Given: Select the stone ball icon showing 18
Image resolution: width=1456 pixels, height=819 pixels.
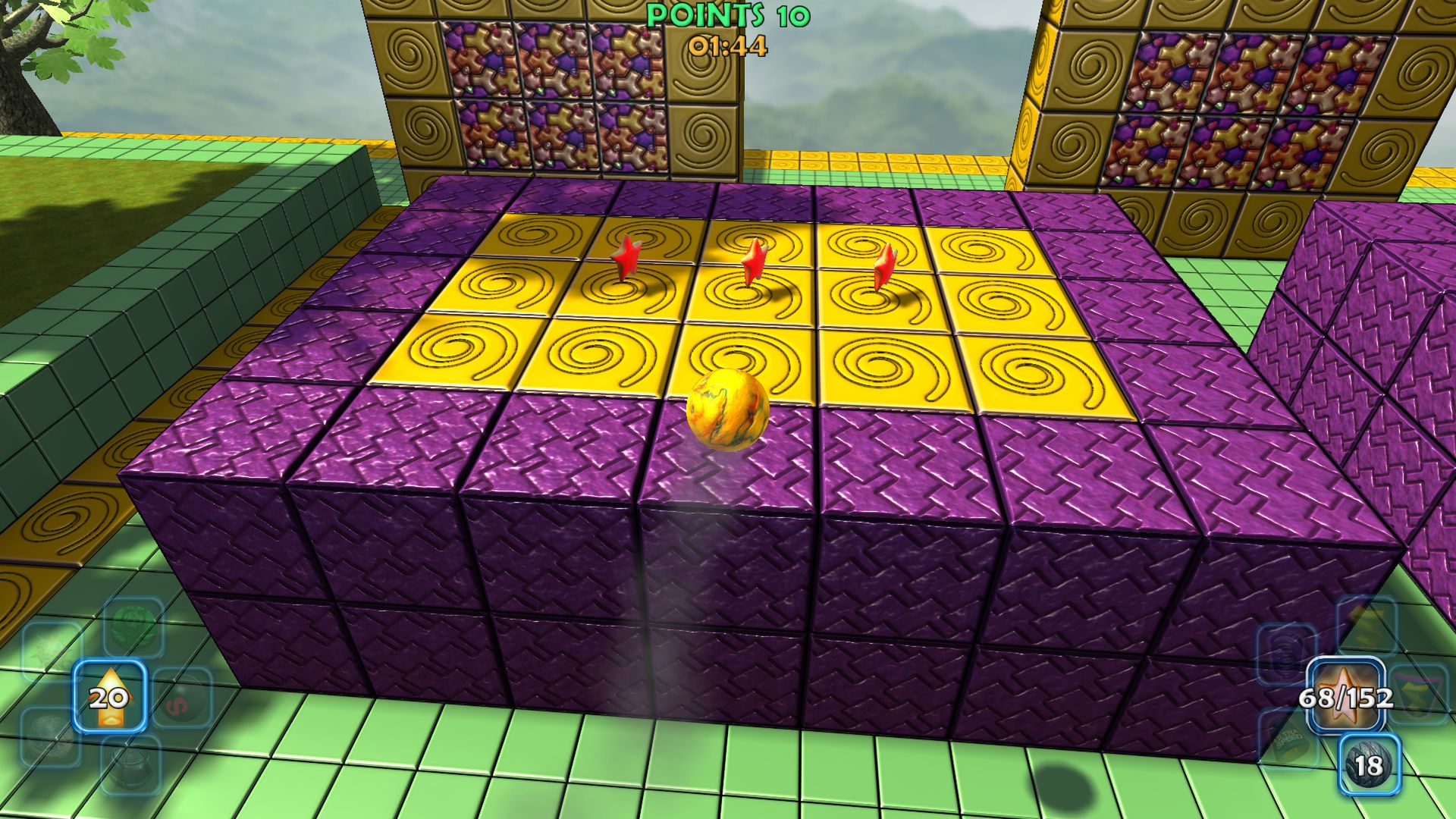Looking at the screenshot, I should pos(1369,764).
